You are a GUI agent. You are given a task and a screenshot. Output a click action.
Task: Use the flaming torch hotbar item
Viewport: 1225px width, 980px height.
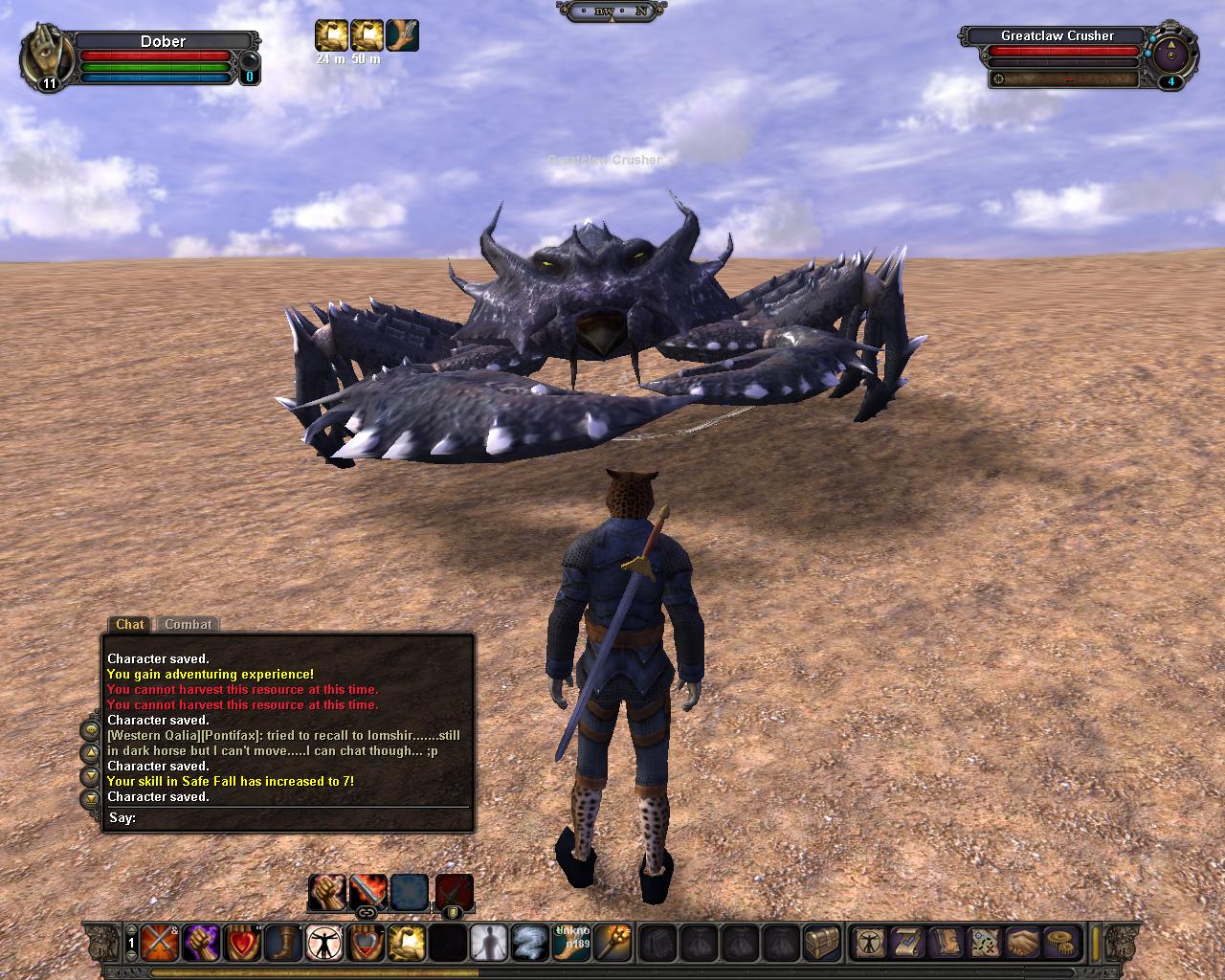[612, 943]
